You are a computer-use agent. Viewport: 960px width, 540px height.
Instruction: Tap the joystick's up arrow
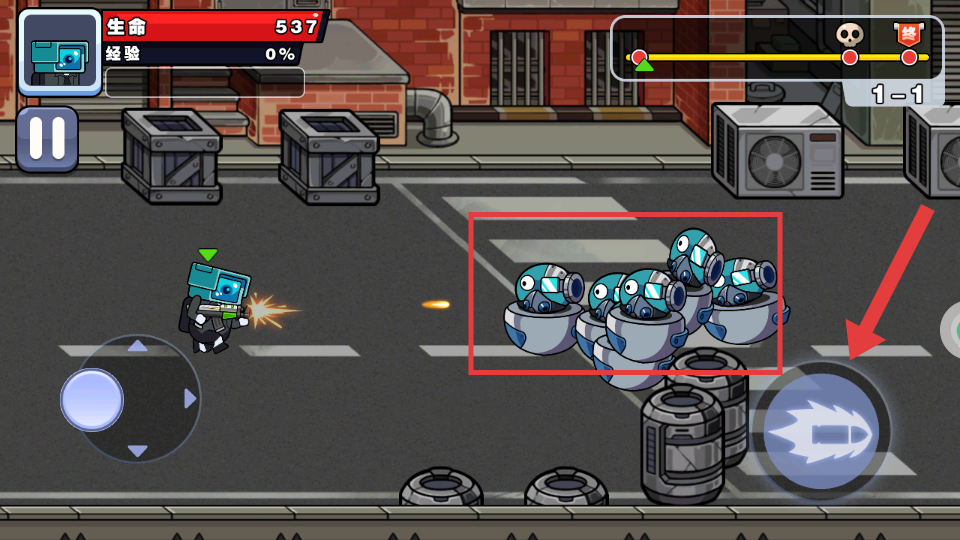[138, 346]
